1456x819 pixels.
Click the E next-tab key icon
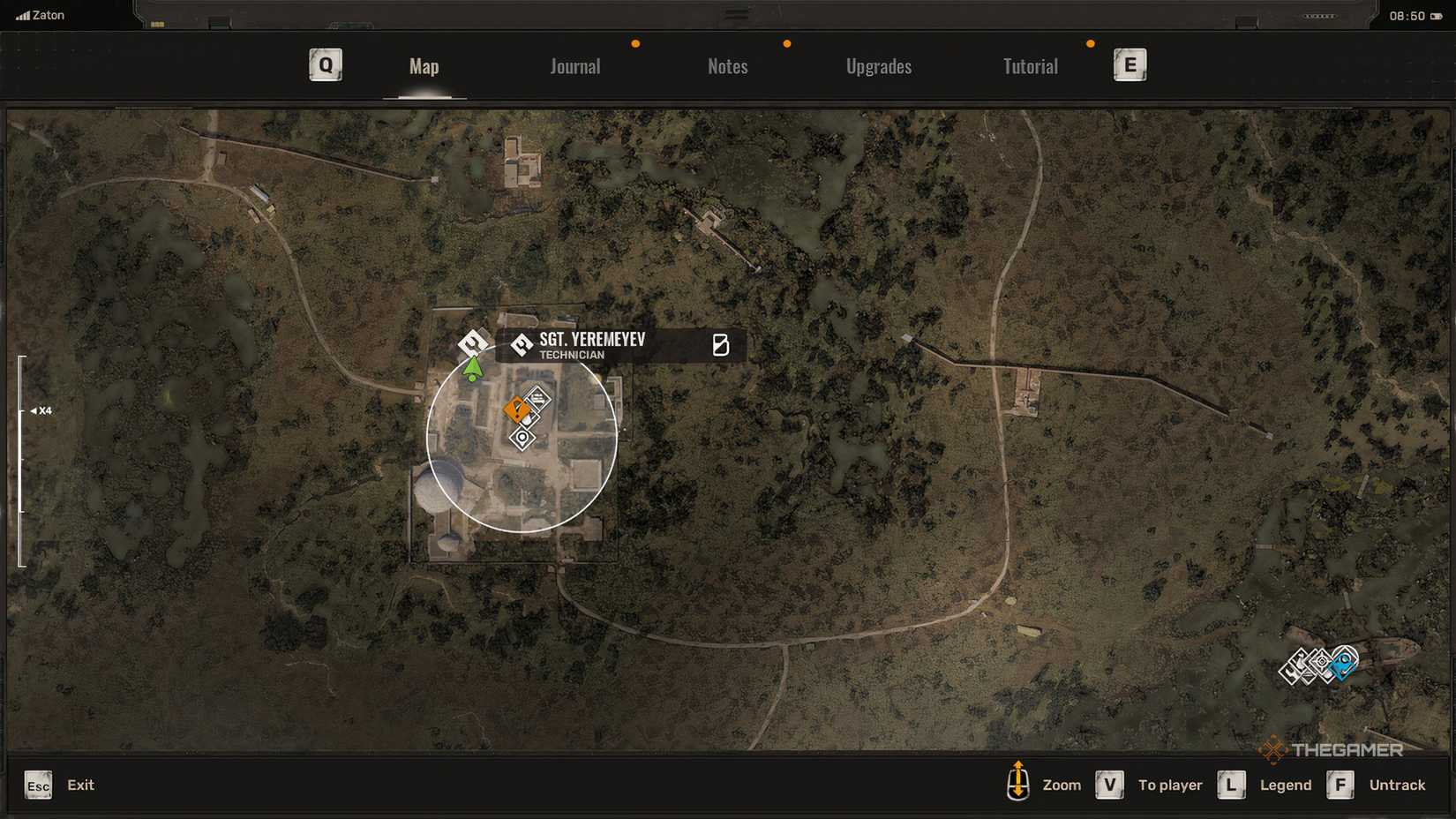pyautogui.click(x=1130, y=64)
